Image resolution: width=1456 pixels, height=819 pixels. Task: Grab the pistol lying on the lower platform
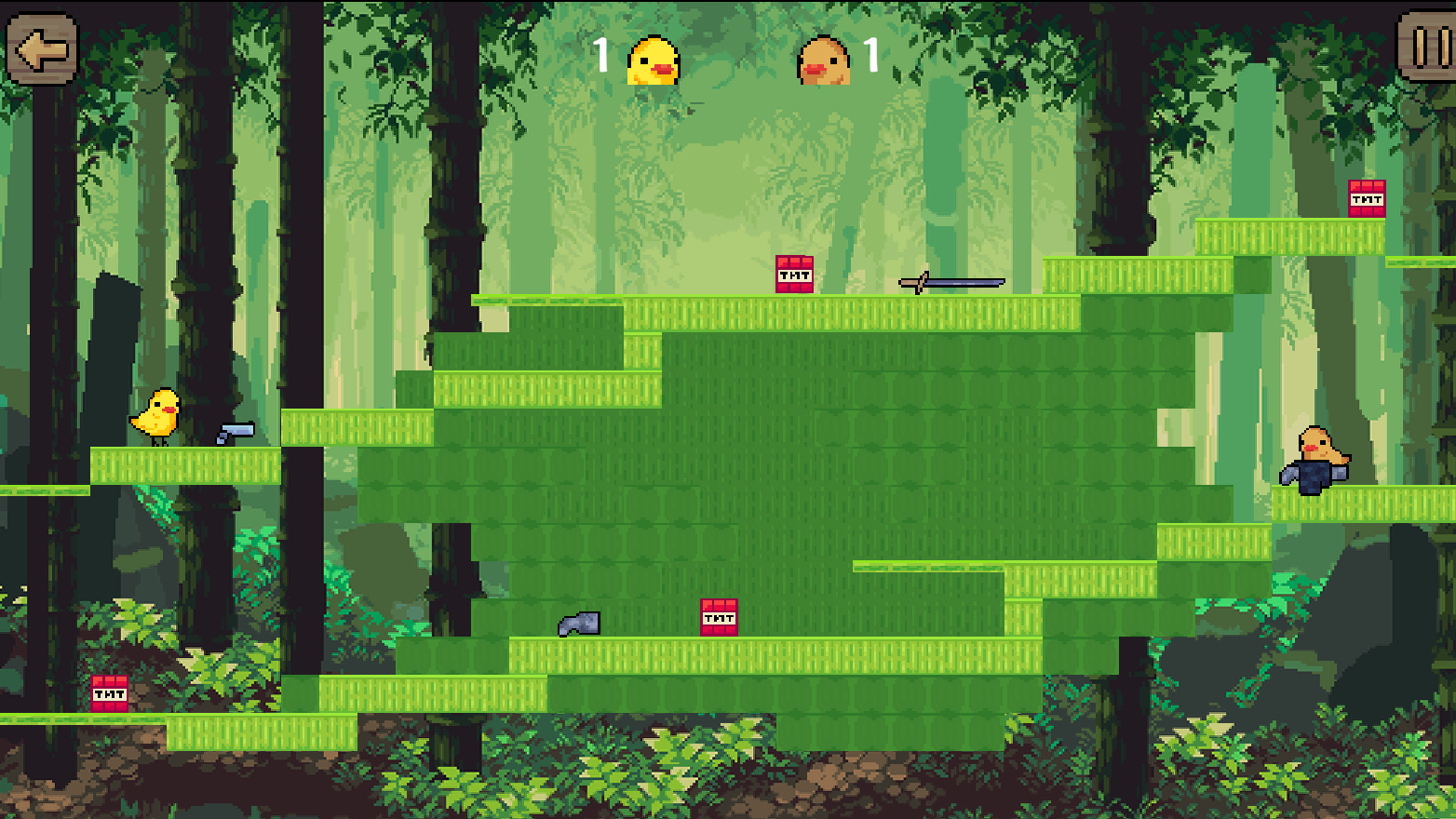[577, 624]
